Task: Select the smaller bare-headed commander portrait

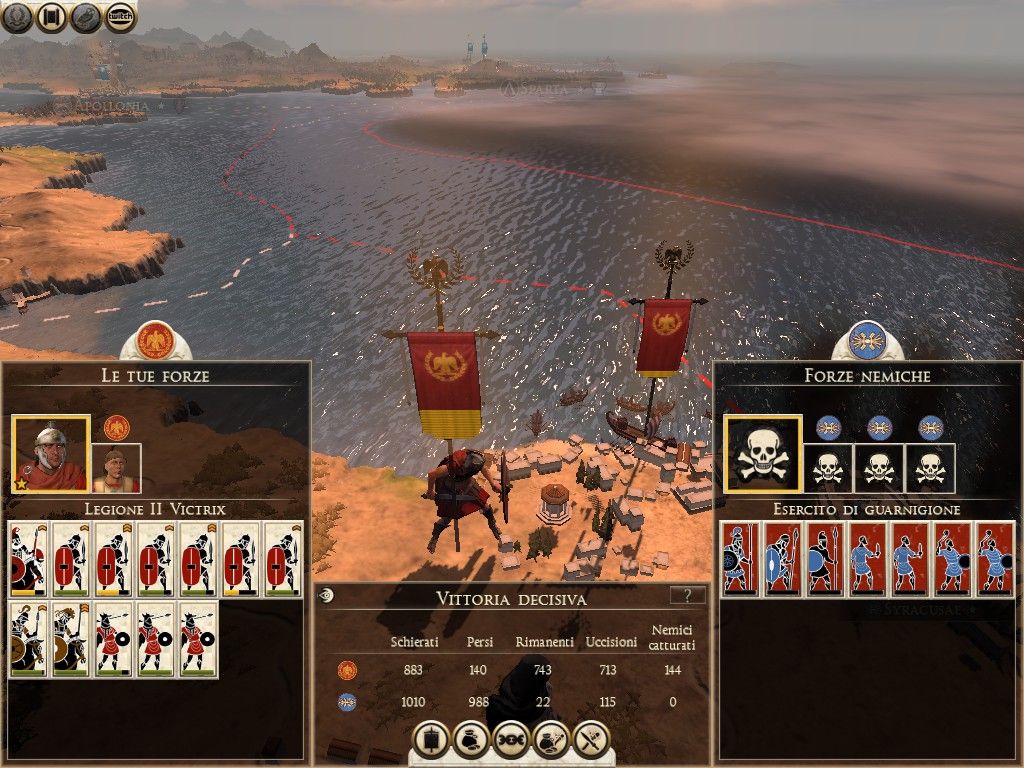Action: [116, 469]
